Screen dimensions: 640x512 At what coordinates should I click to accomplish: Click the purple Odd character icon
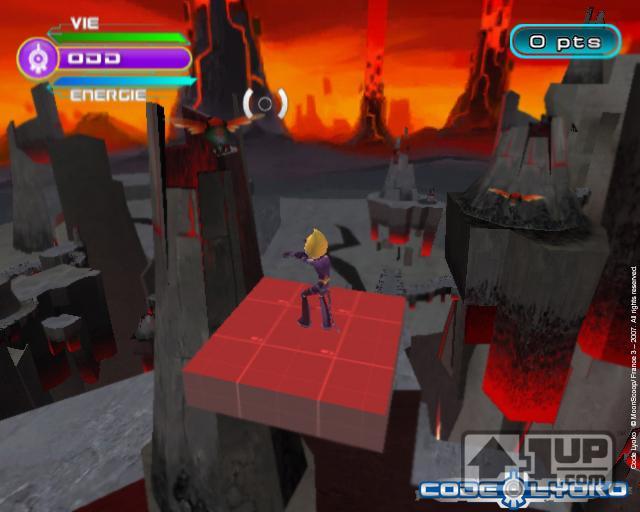[36, 58]
